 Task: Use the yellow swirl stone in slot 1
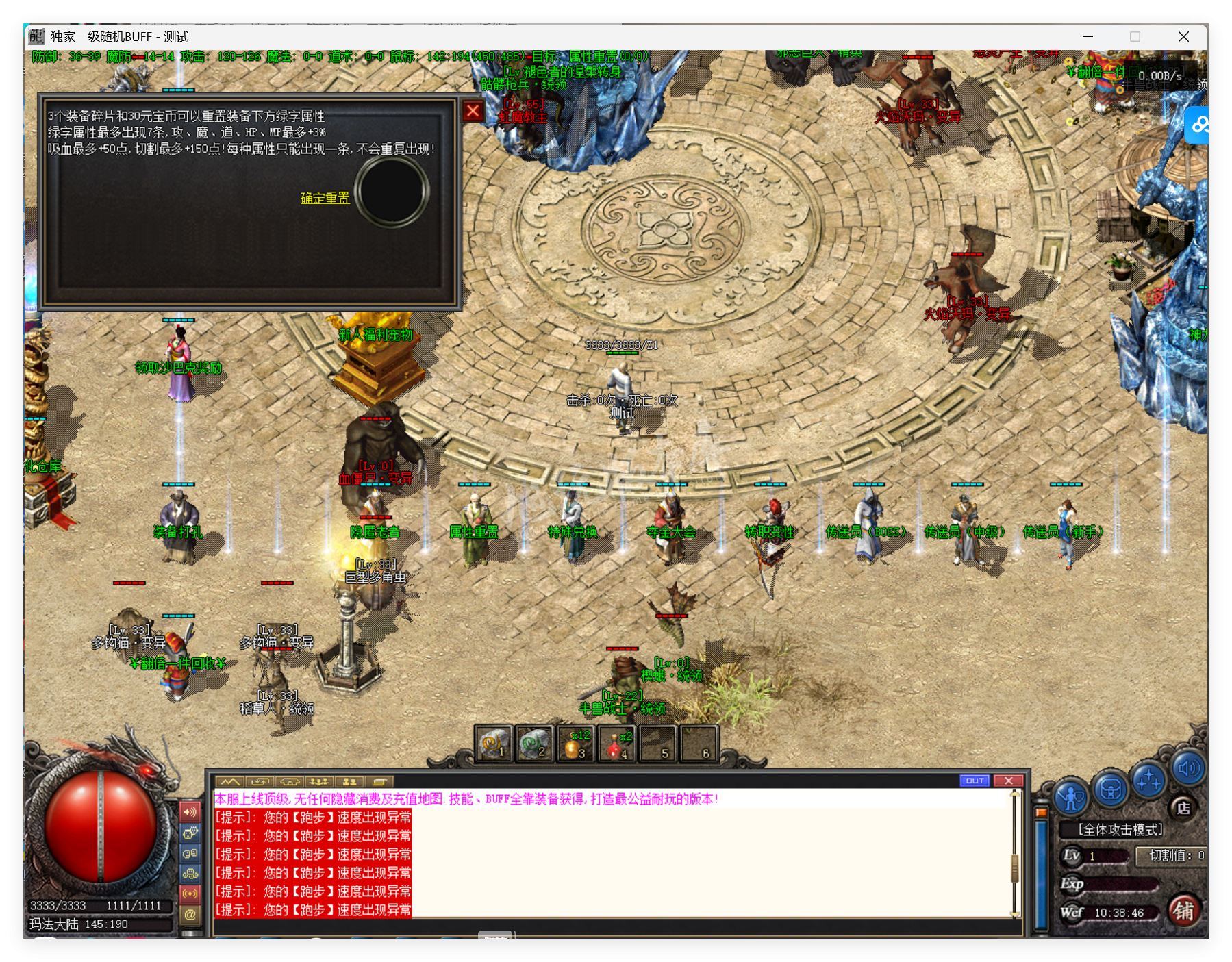coord(494,744)
